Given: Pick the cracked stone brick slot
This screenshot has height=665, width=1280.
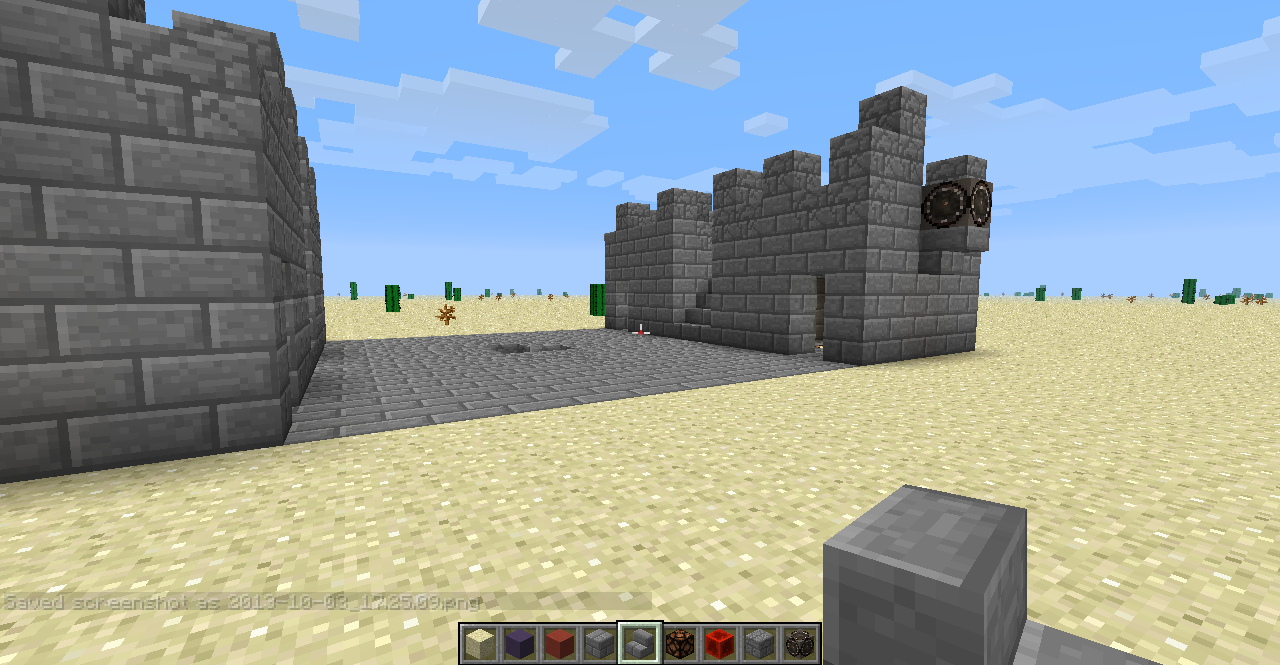Looking at the screenshot, I should click(760, 643).
